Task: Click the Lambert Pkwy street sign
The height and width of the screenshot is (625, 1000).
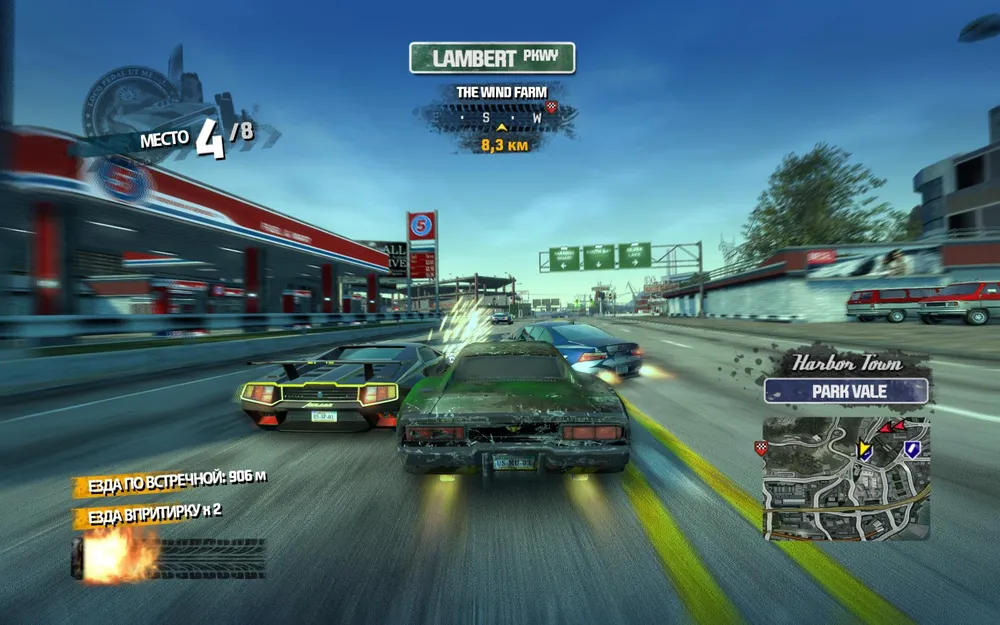Action: point(492,58)
